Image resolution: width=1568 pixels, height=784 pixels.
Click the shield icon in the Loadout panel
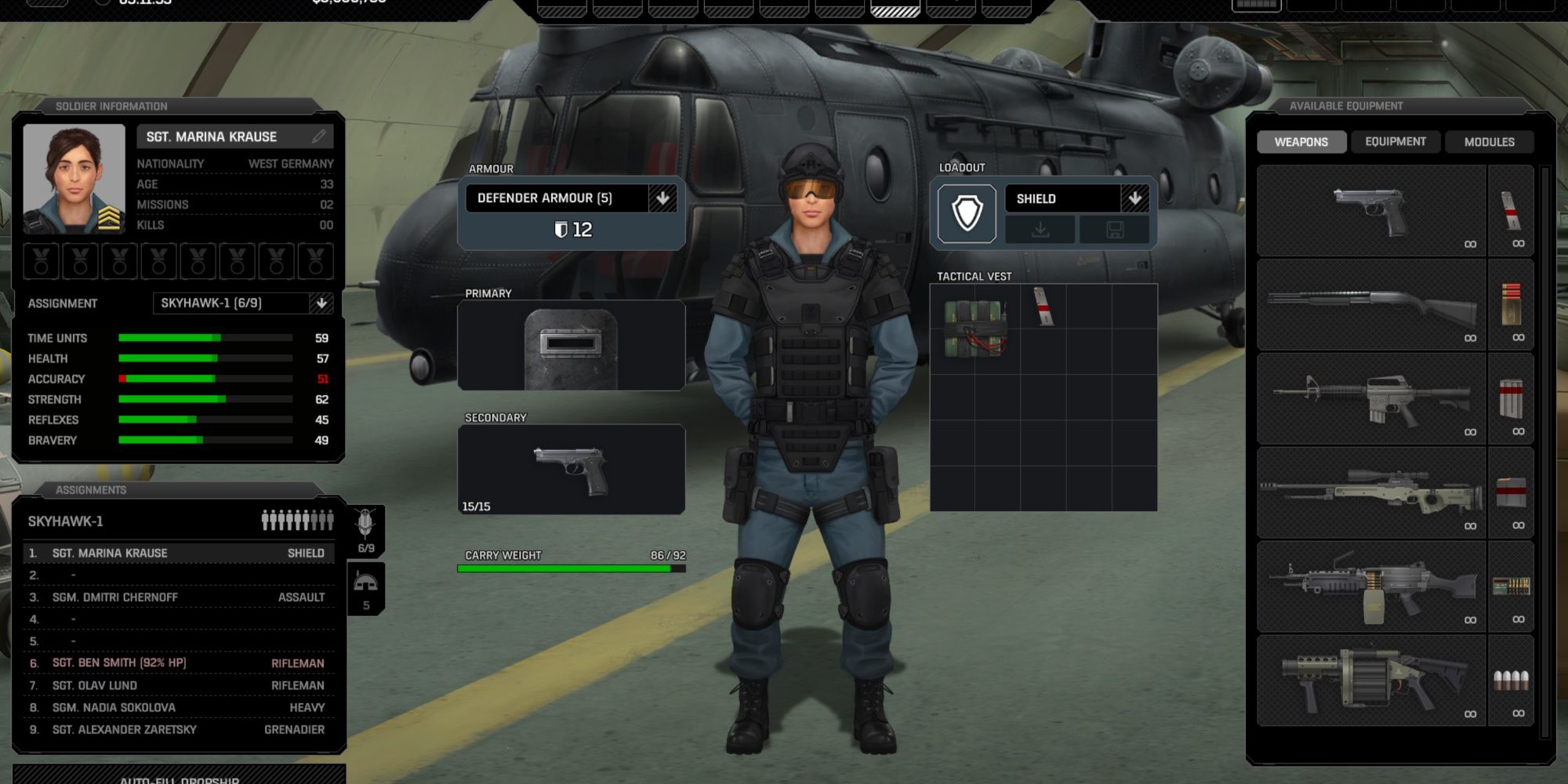[x=969, y=212]
